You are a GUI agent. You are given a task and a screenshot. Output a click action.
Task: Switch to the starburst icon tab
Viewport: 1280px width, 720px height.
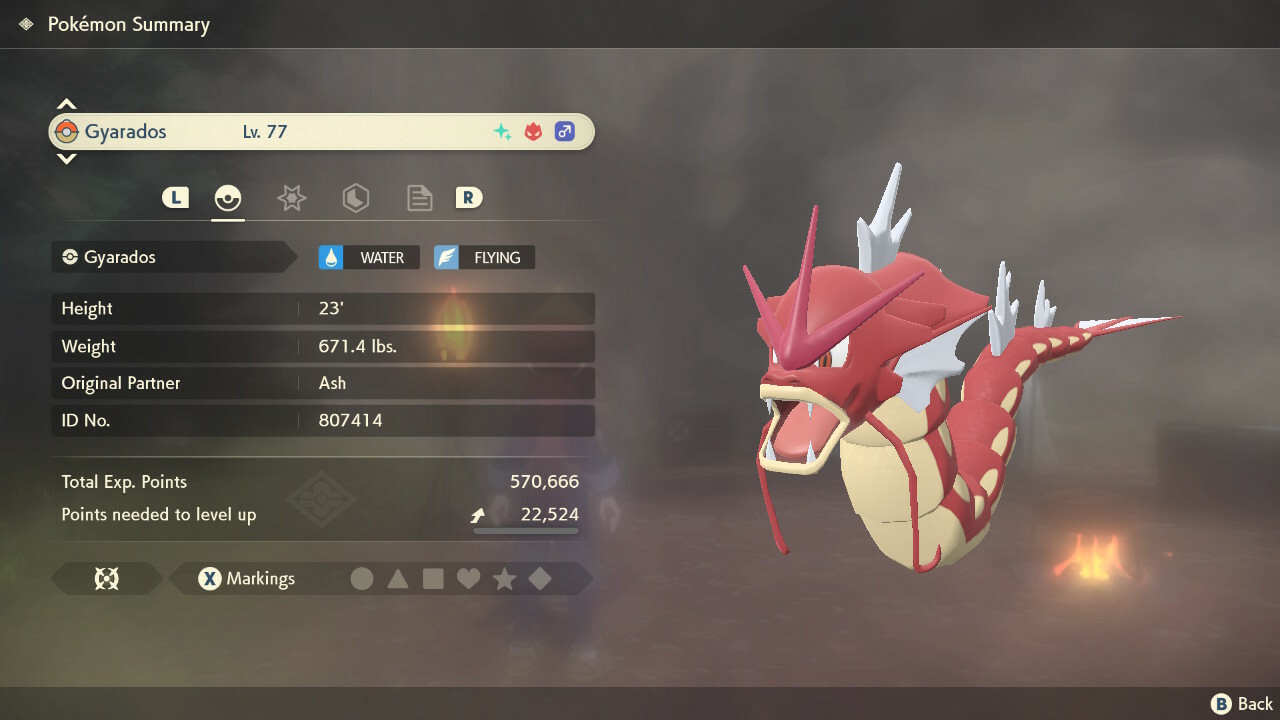tap(291, 198)
